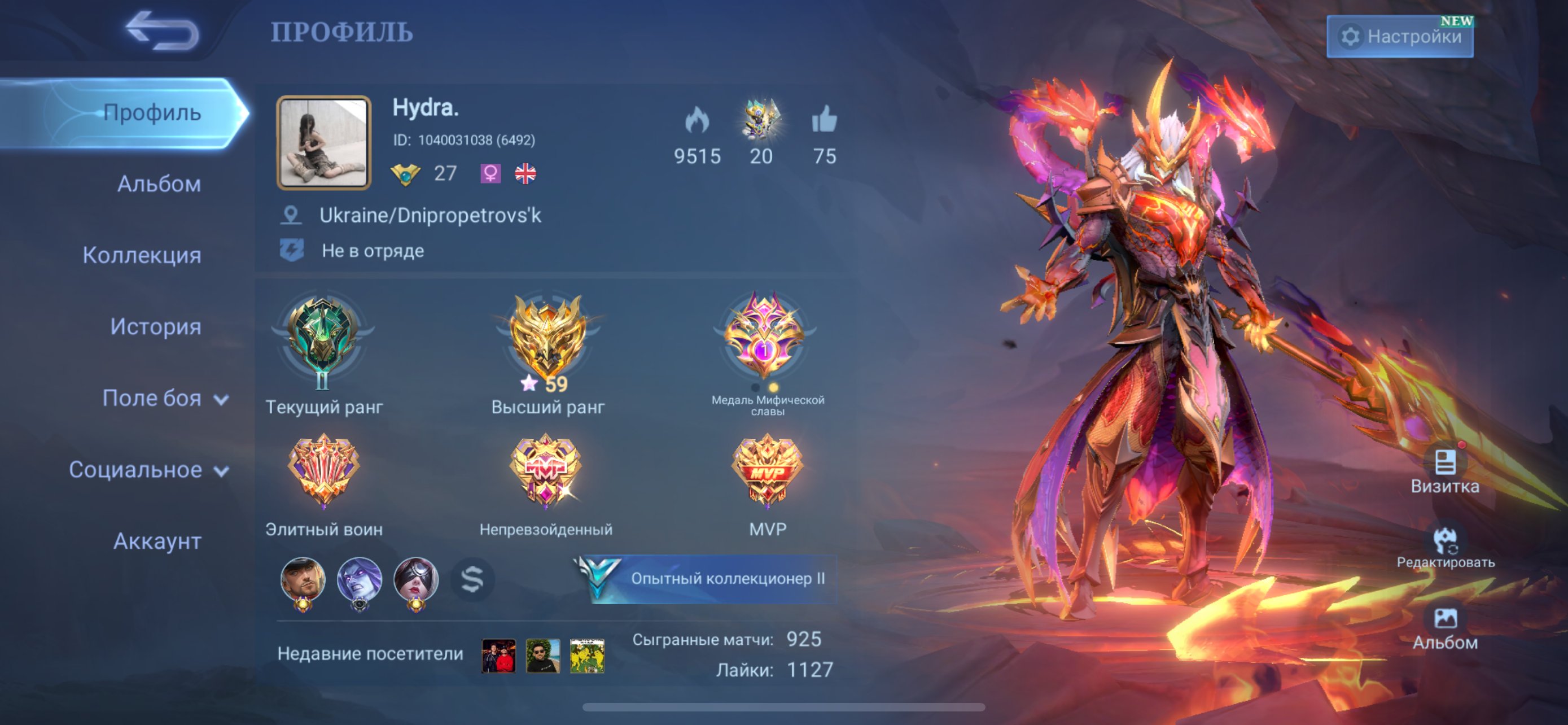The image size is (1568, 725).
Task: Select the История tab
Action: [x=155, y=327]
